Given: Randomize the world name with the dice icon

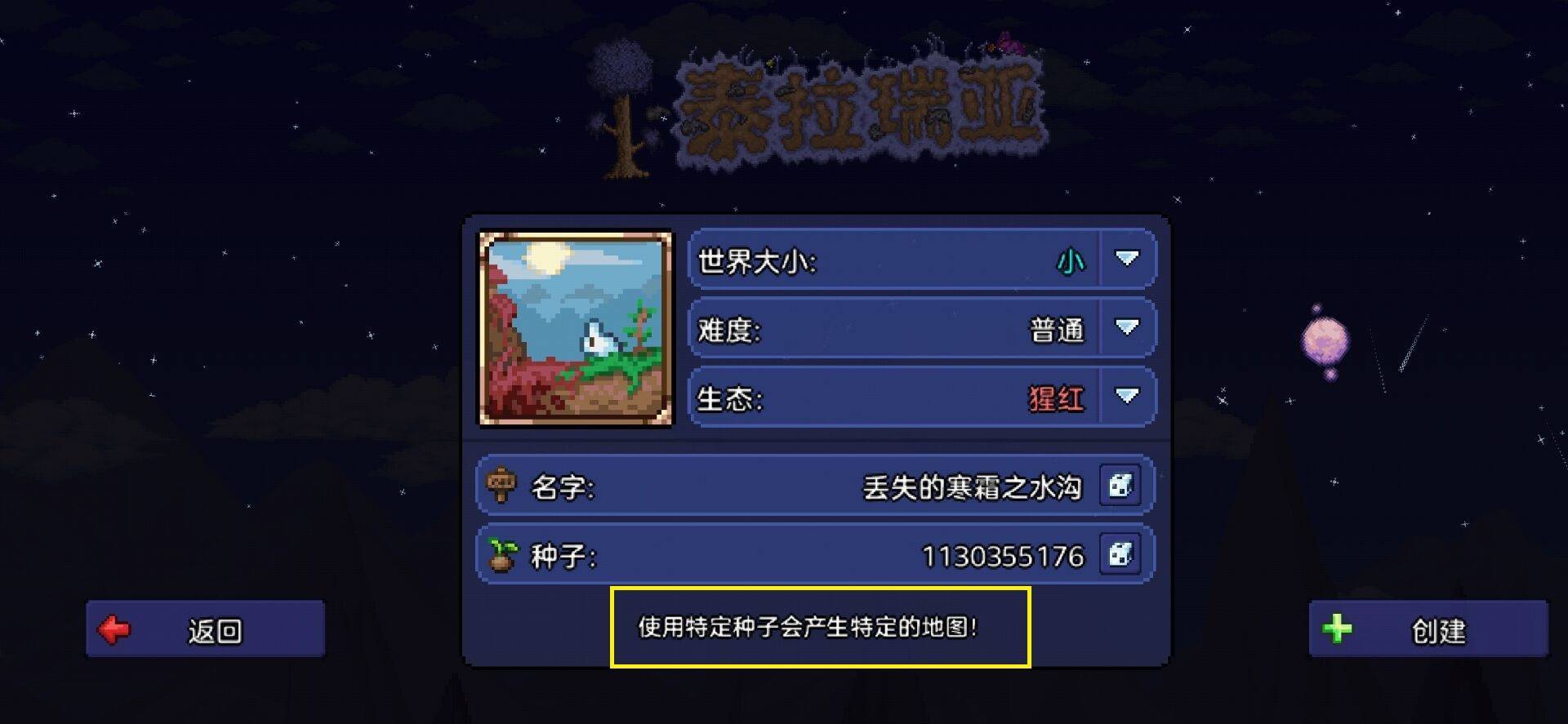Looking at the screenshot, I should tap(1123, 486).
